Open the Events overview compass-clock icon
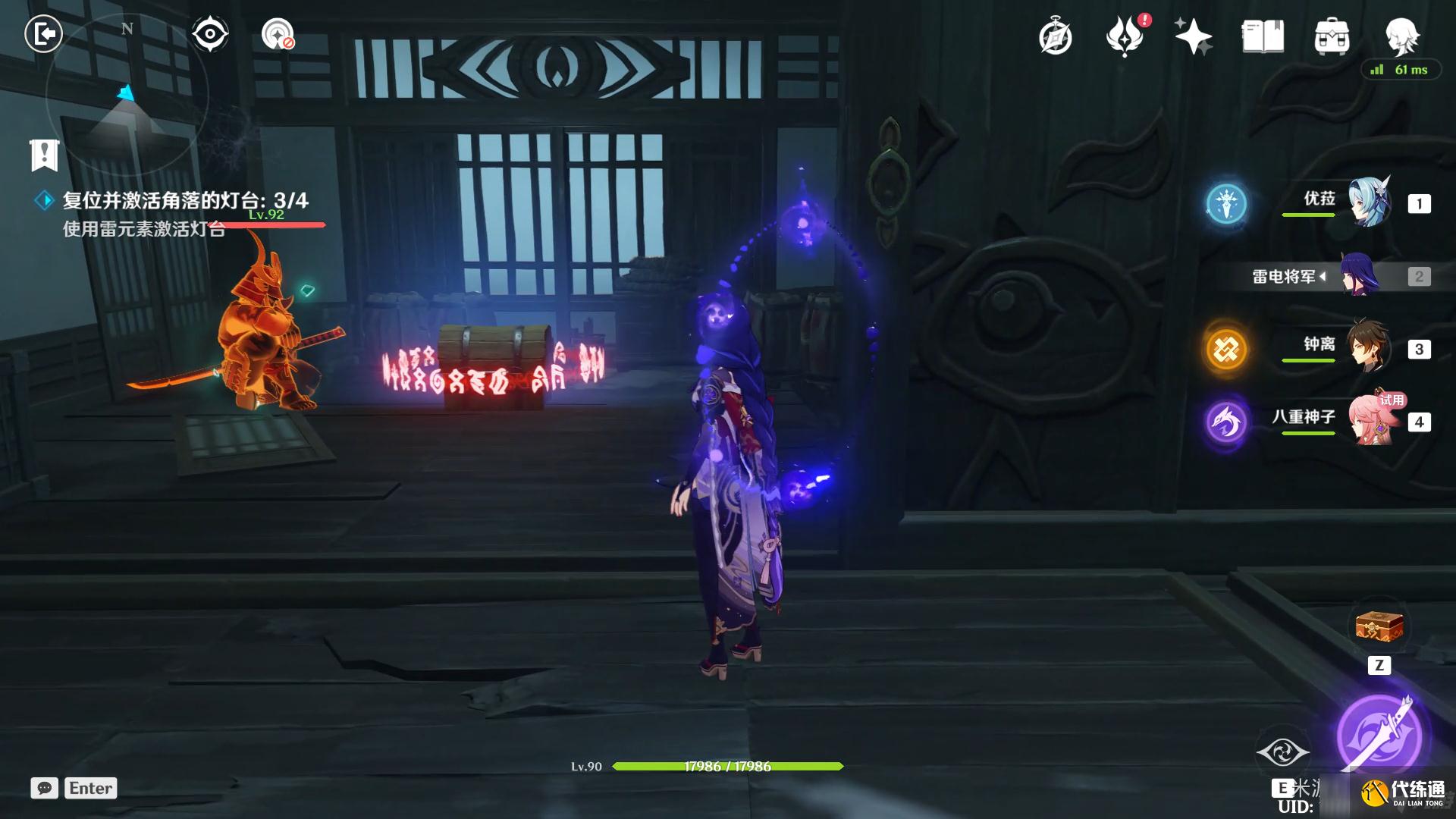This screenshot has height=819, width=1456. (x=1056, y=36)
